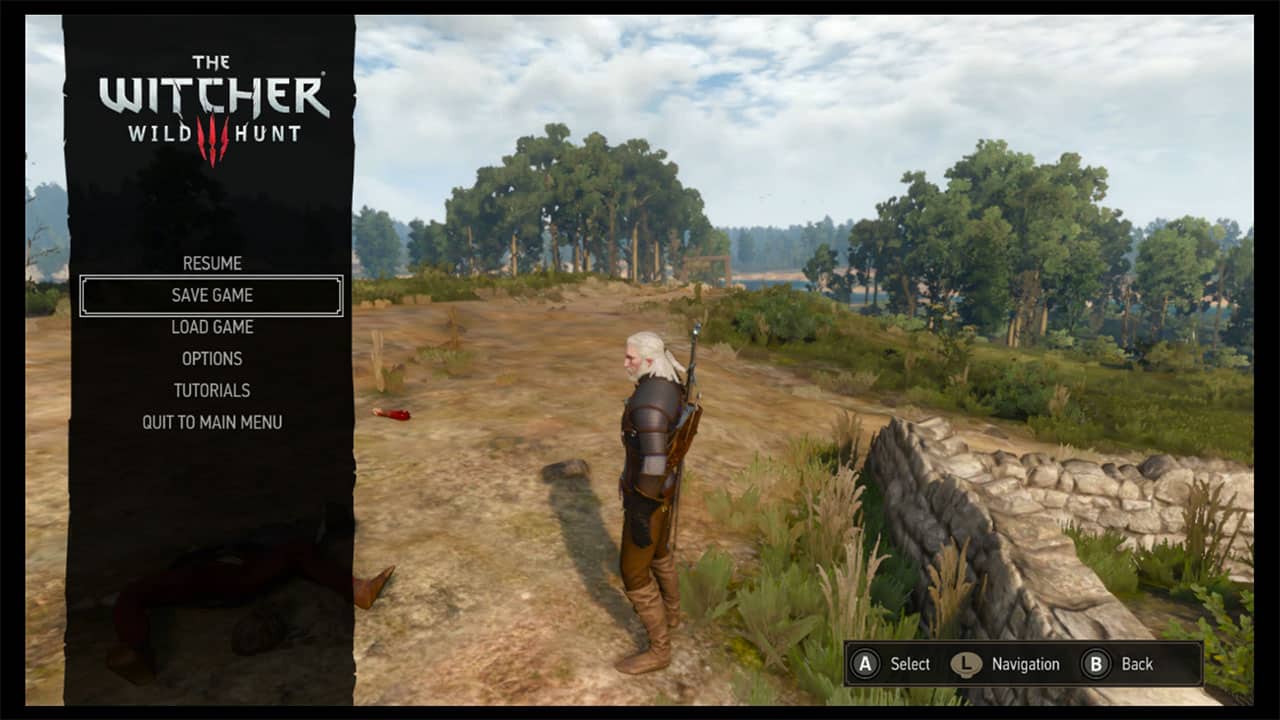Click the highlighted SAVE GAME option
This screenshot has width=1280, height=720.
coord(211,295)
